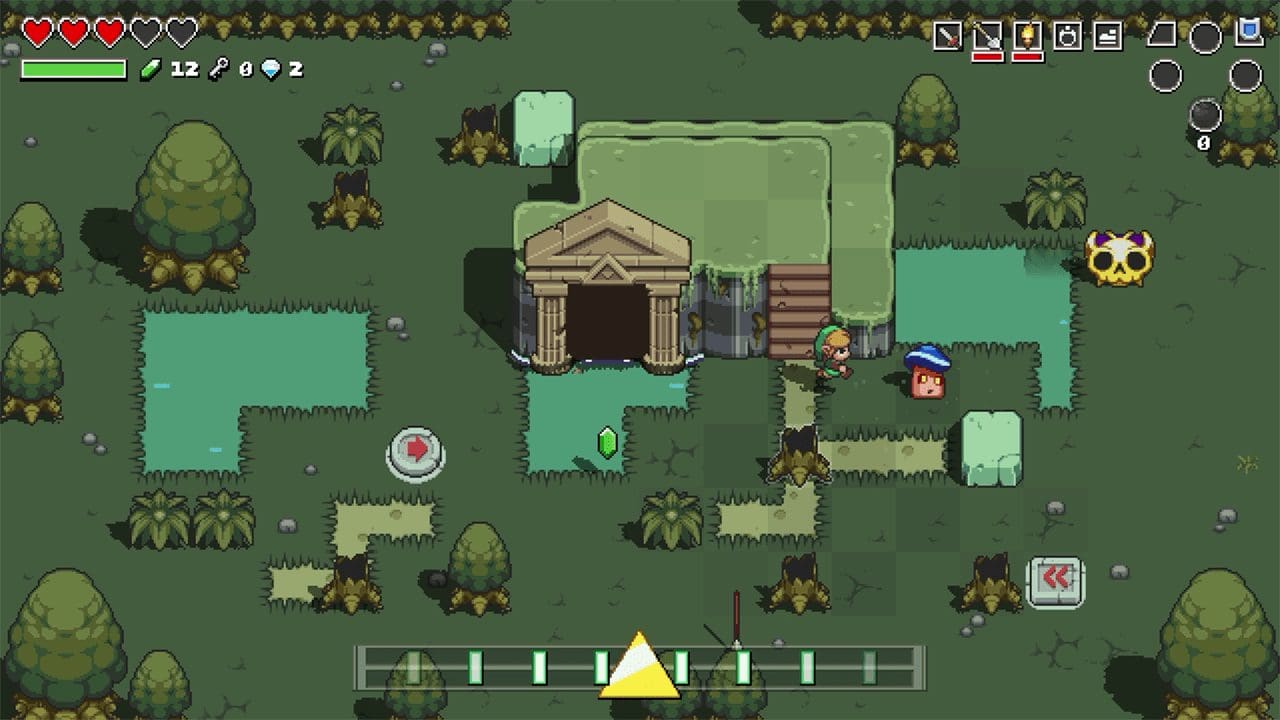Click the blue shield icon top right
1280x720 pixels.
pos(1247,33)
